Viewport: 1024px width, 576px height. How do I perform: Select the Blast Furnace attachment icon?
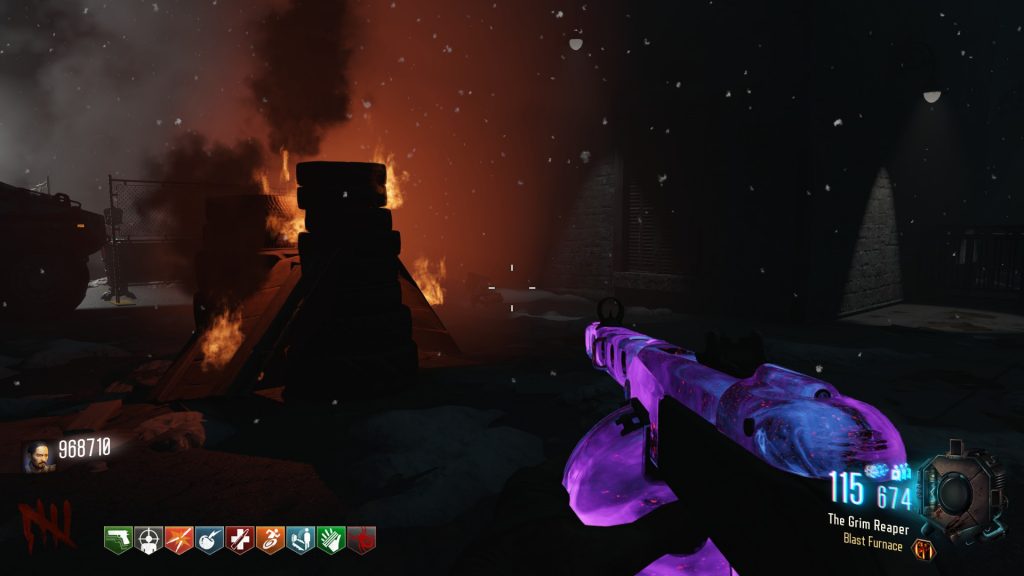[x=924, y=546]
